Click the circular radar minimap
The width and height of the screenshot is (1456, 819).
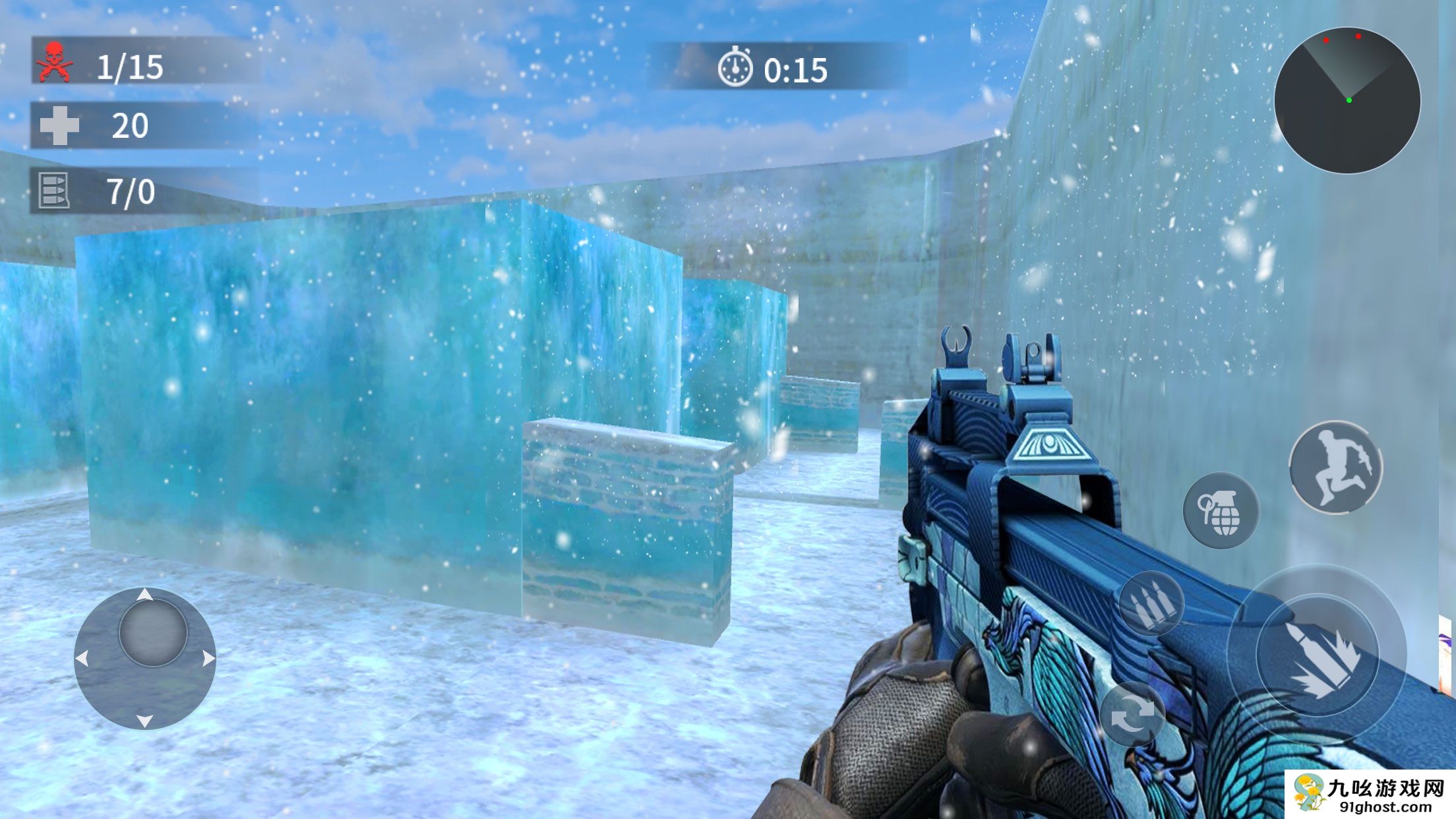click(x=1347, y=100)
